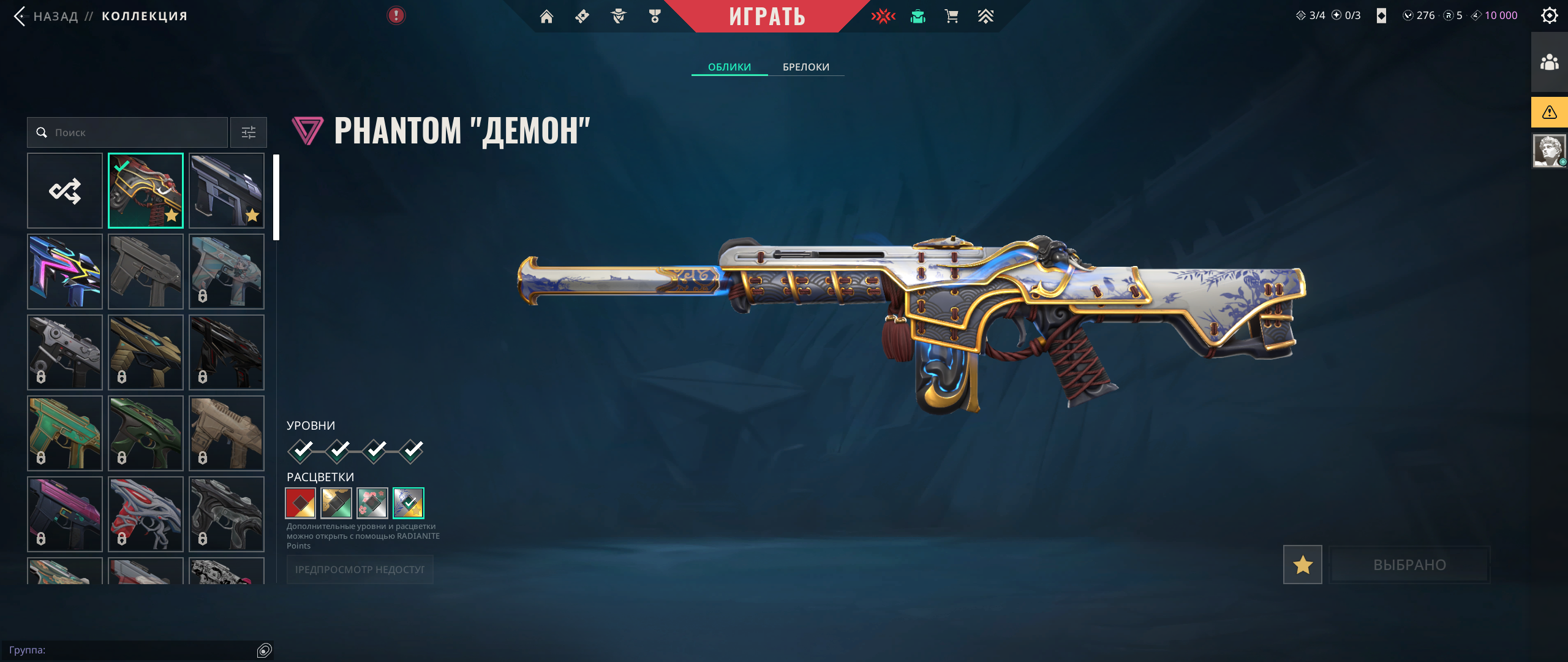The image size is (1568, 662).
Task: Select the pink blossom color variant
Action: point(372,503)
